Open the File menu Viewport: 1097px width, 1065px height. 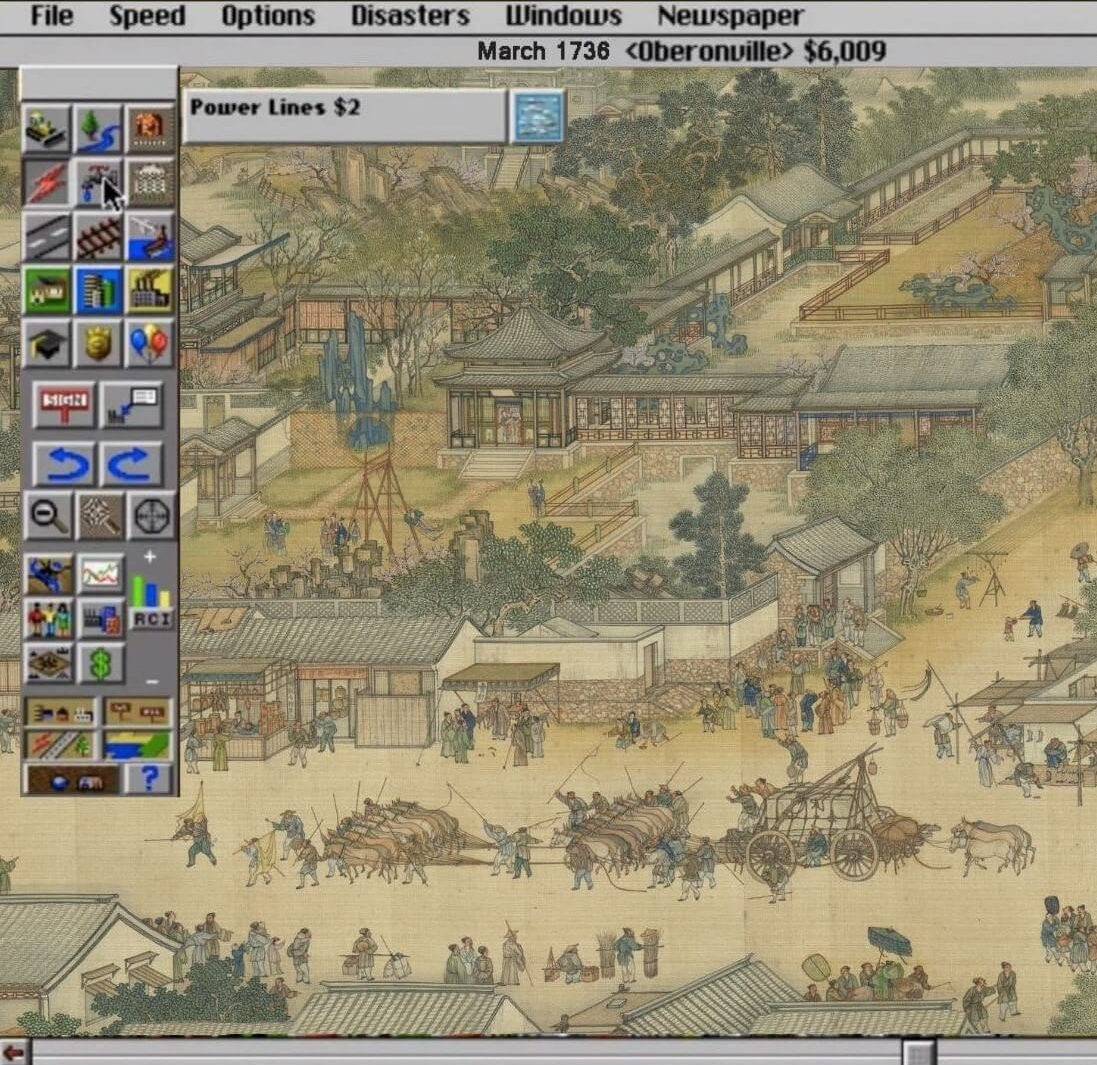coord(52,16)
